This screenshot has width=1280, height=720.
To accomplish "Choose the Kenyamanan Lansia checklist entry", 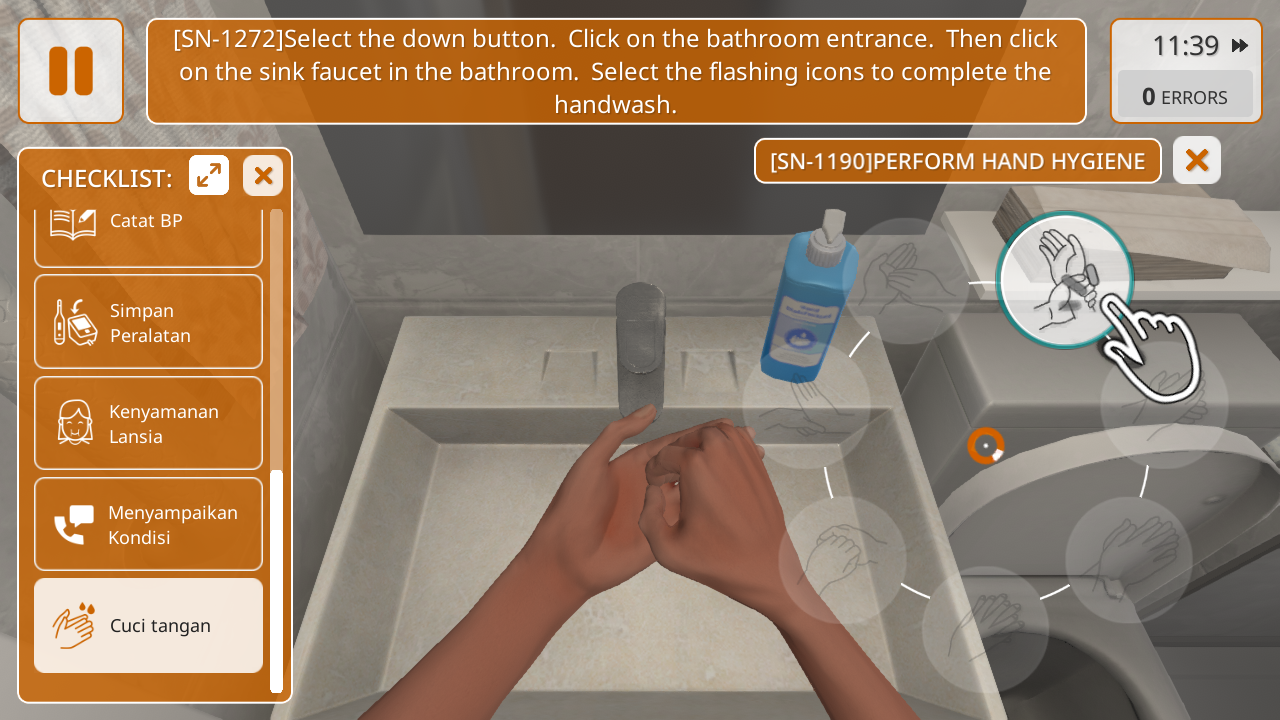I will pos(148,423).
